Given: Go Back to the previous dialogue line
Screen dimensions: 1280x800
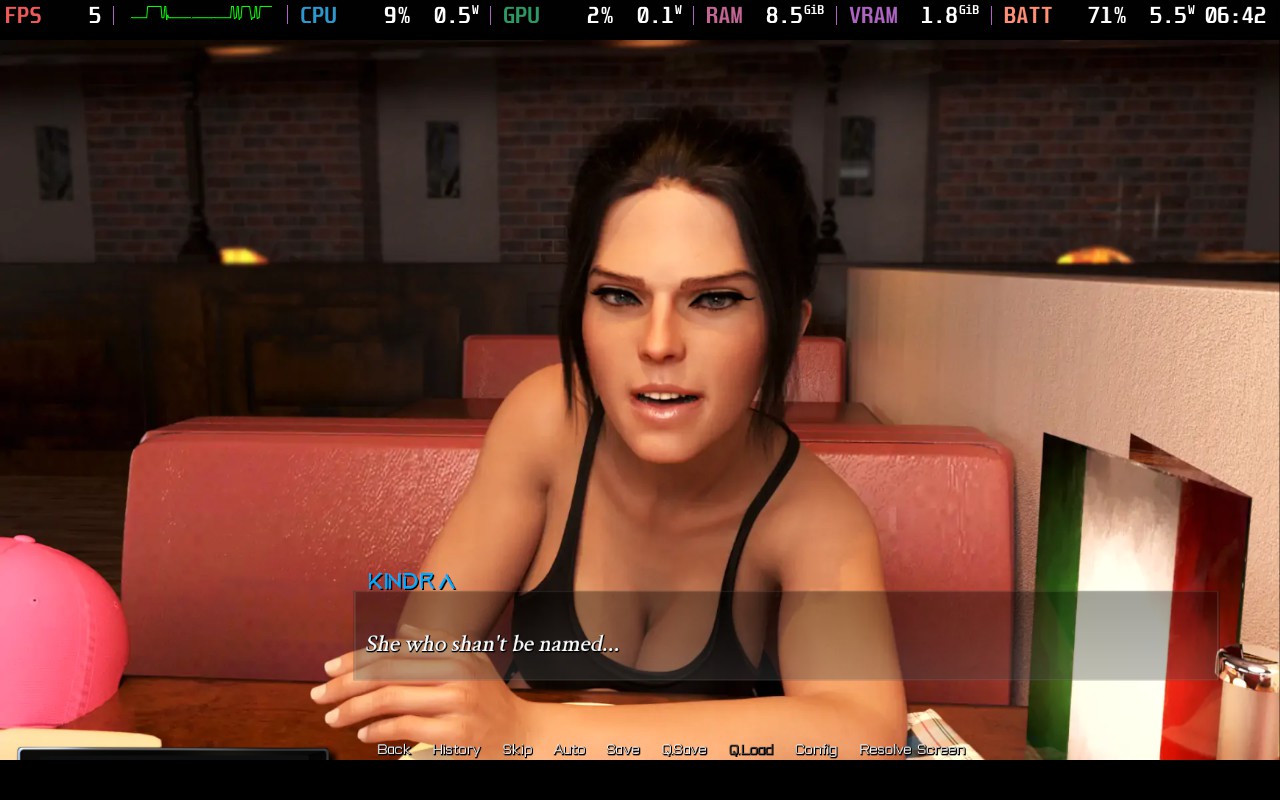Looking at the screenshot, I should click(x=394, y=749).
